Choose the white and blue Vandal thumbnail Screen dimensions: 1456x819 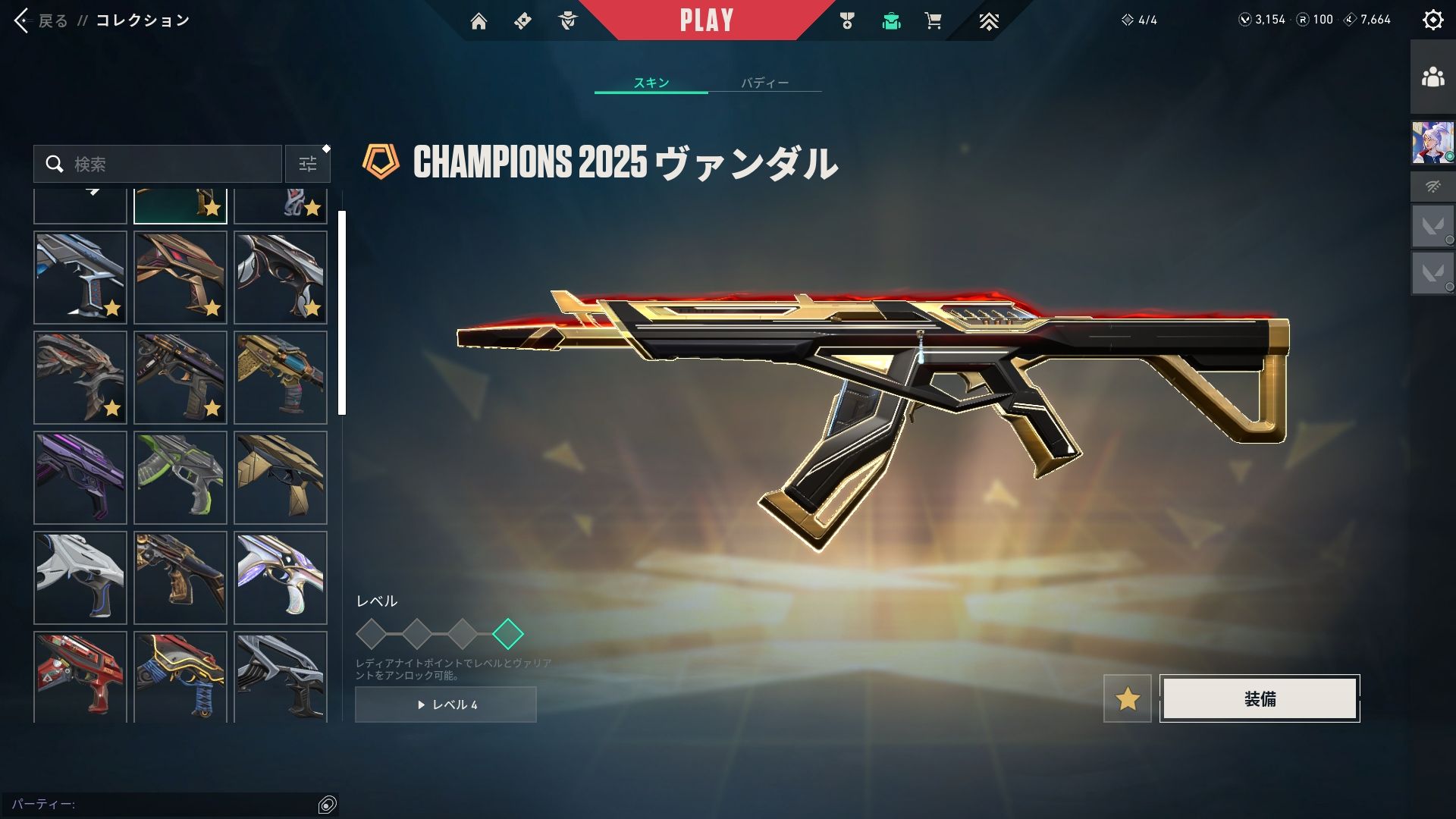click(x=80, y=578)
